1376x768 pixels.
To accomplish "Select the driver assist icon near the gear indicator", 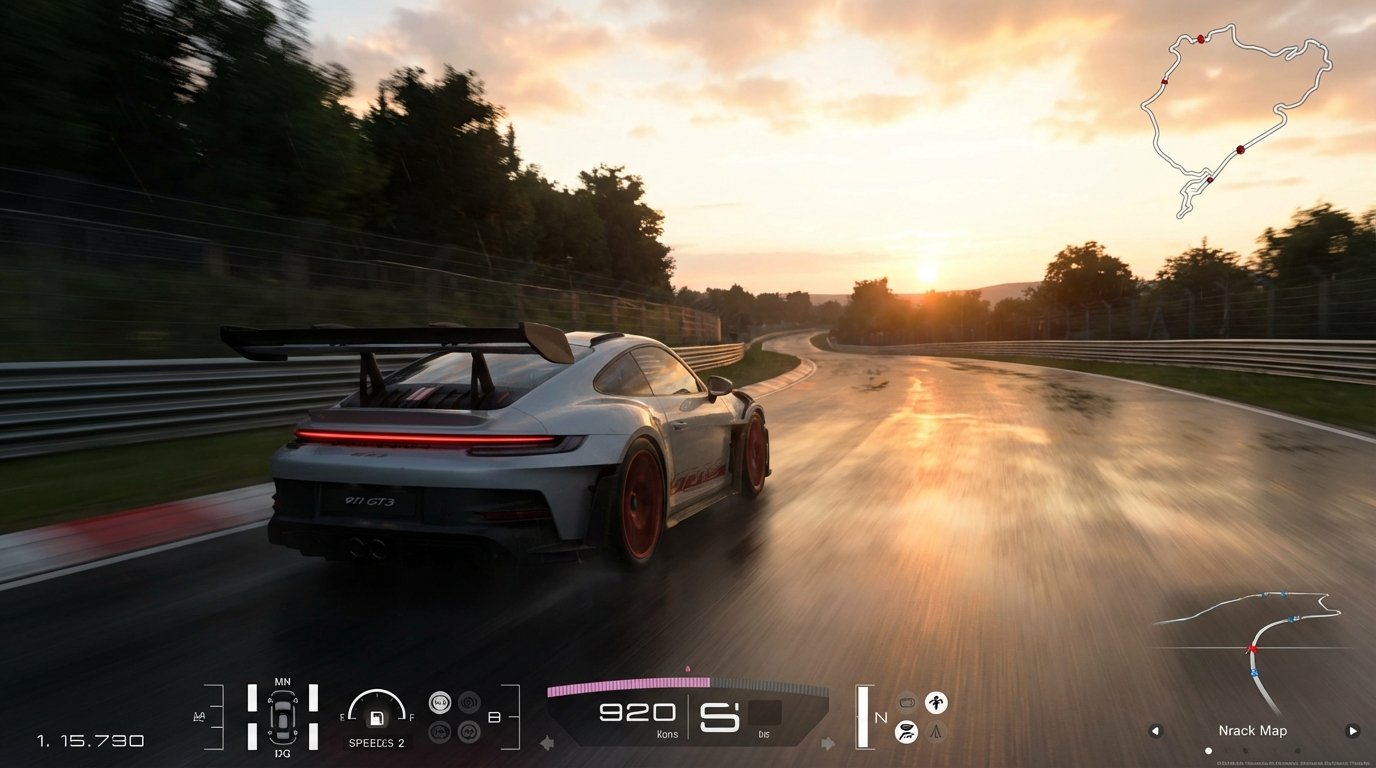I will point(936,701).
